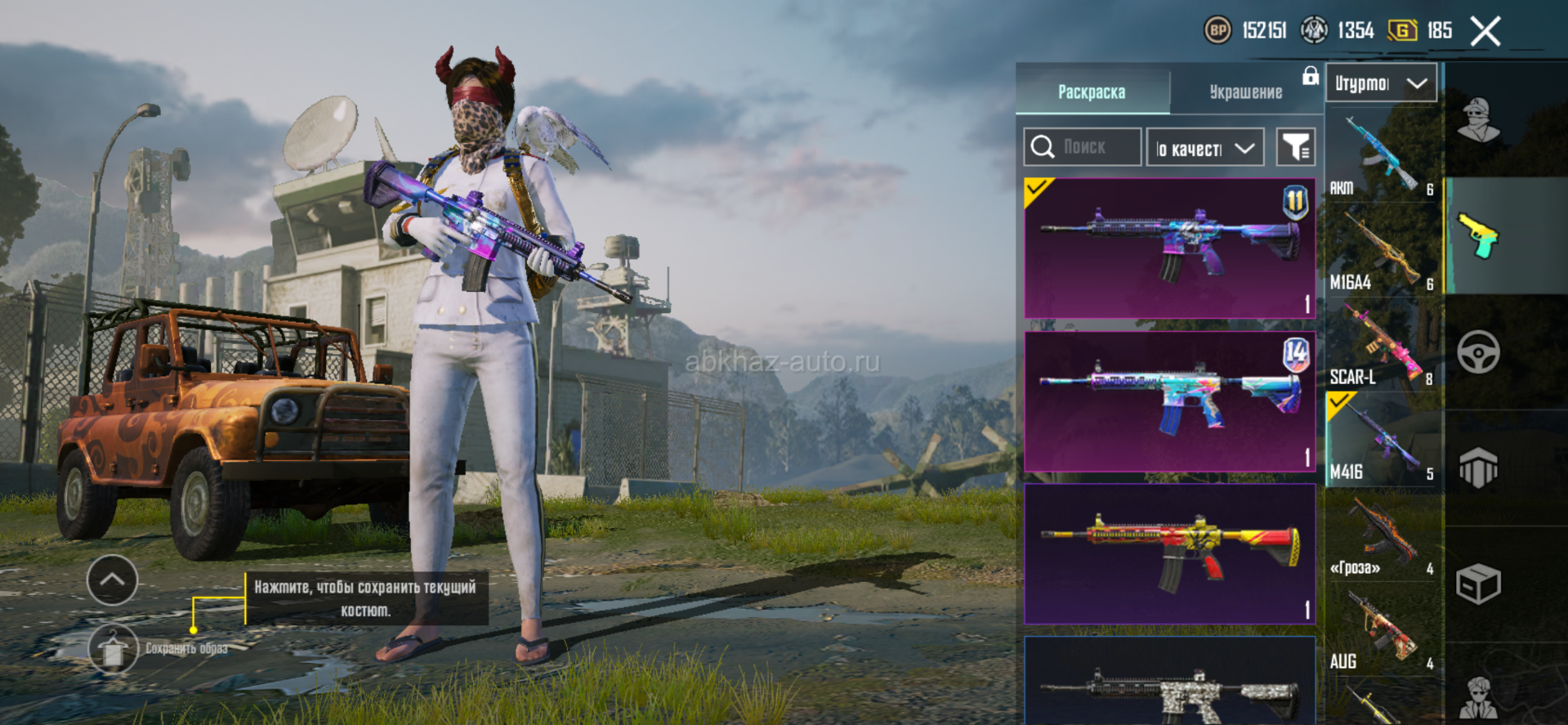This screenshot has height=725, width=1568.
Task: Expand the panel with the up-arrow button
Action: 112,580
